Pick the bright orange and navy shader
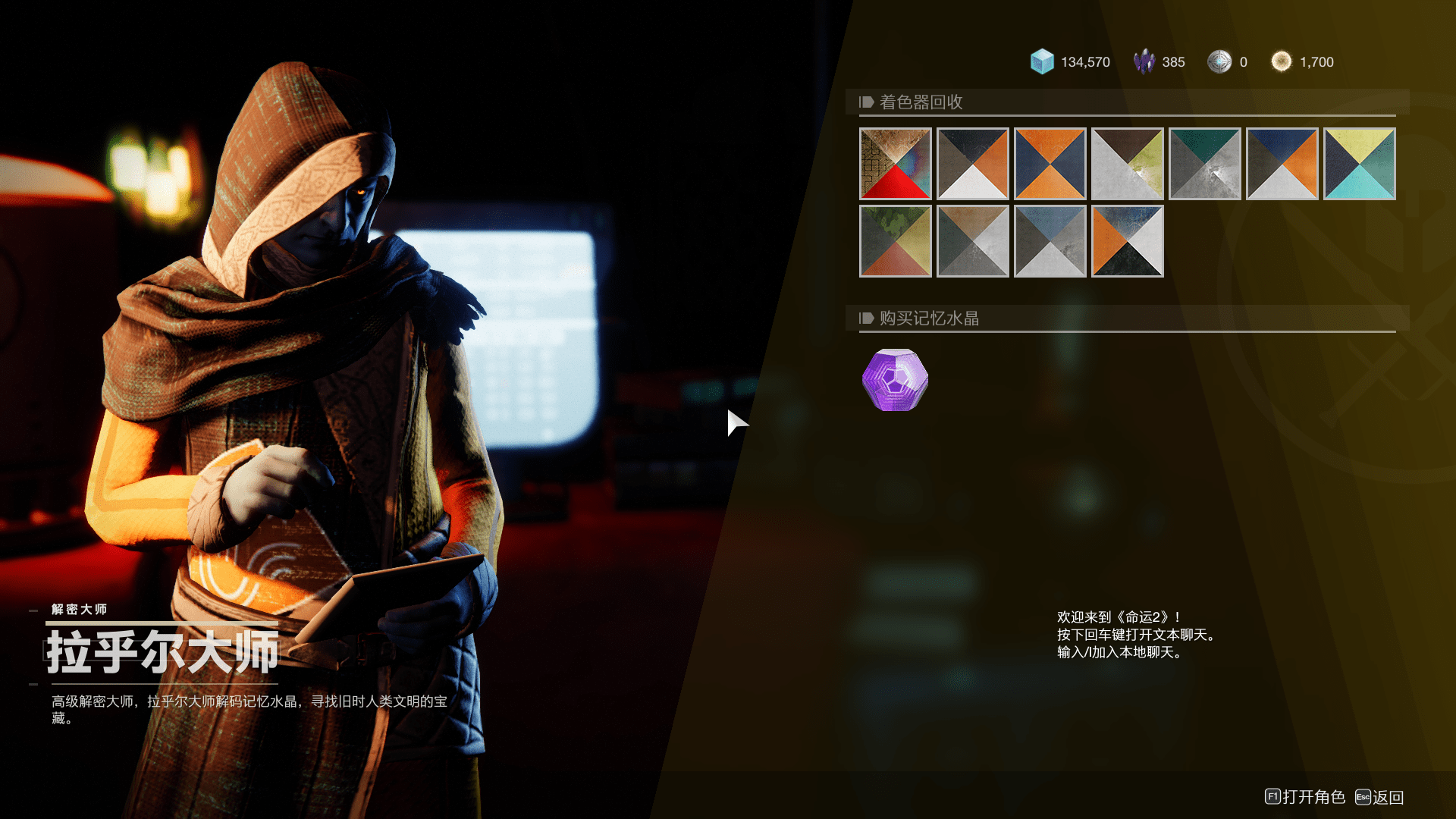The width and height of the screenshot is (1456, 819). 1050,164
